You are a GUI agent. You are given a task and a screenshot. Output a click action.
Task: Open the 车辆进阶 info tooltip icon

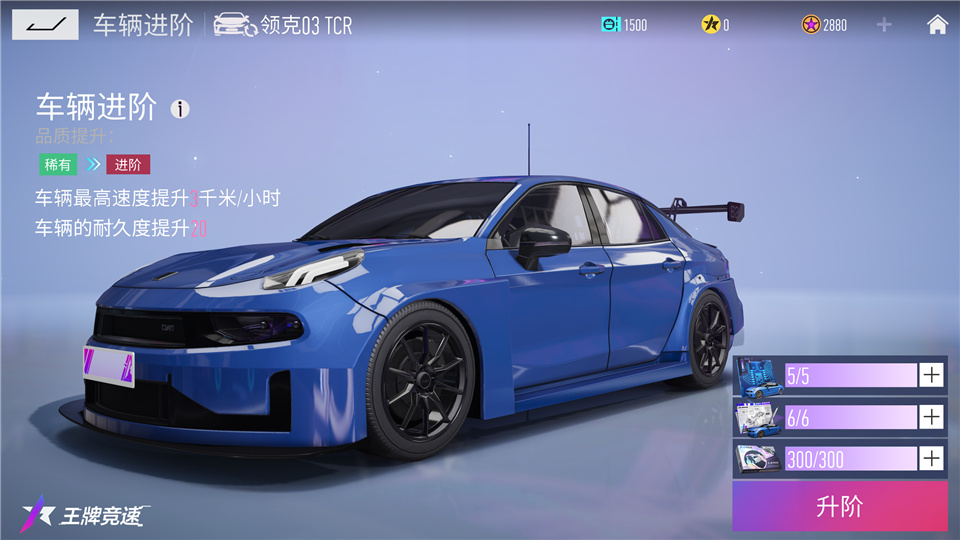[x=180, y=109]
